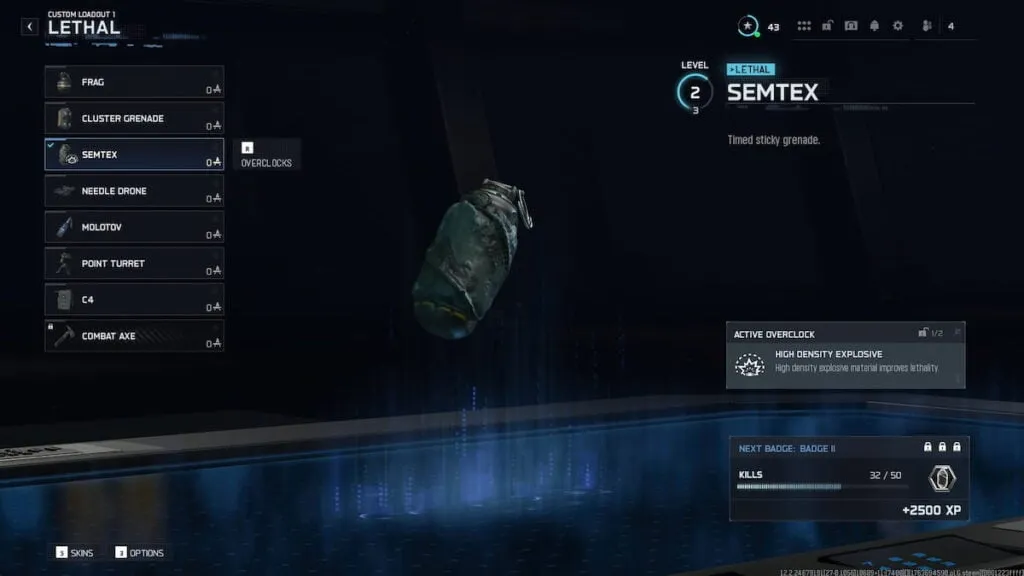View the player level star badge
The height and width of the screenshot is (576, 1024).
click(x=747, y=26)
